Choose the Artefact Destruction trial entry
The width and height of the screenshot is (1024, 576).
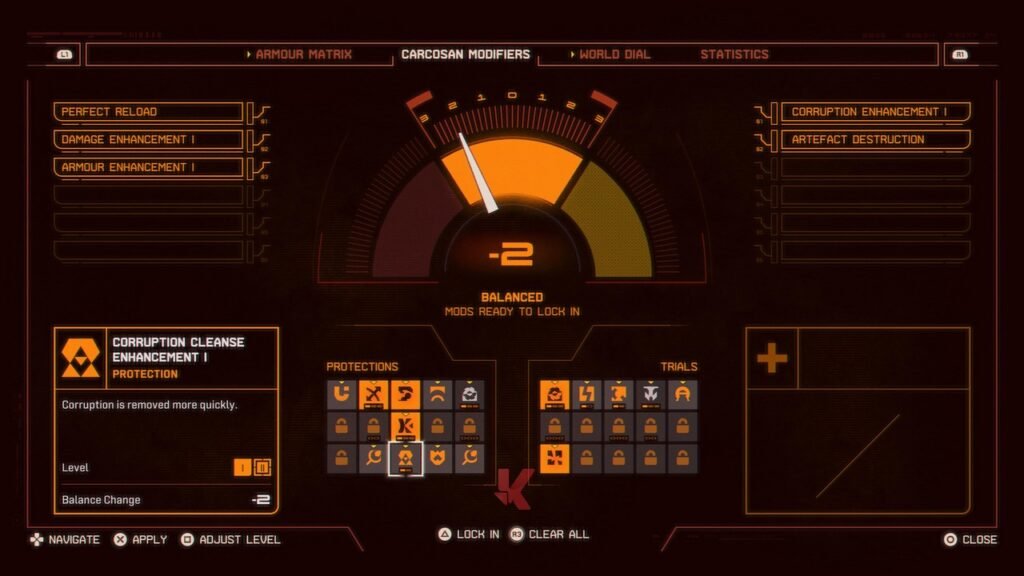coord(875,140)
